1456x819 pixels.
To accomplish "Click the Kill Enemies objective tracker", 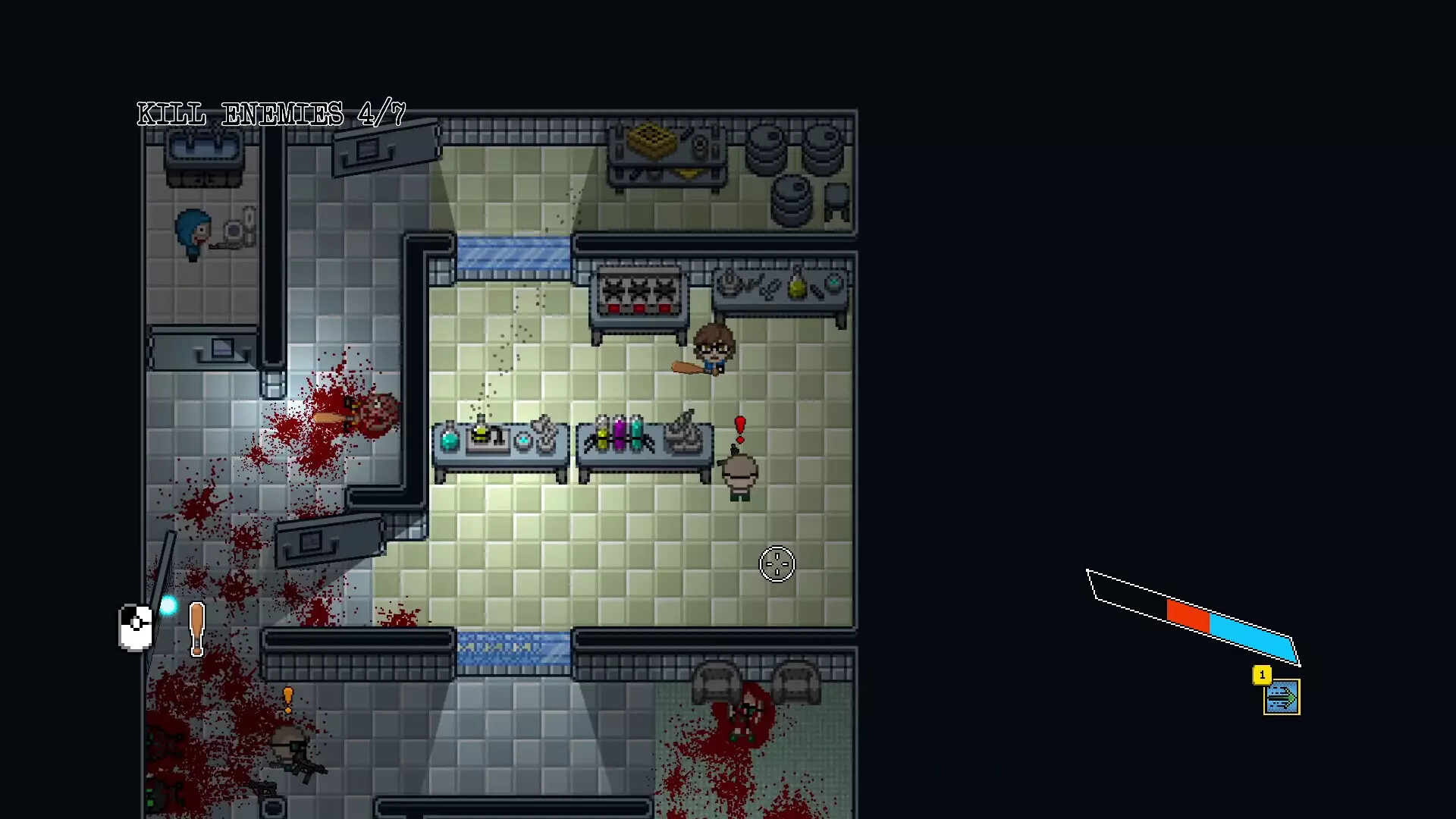I will pos(271,115).
